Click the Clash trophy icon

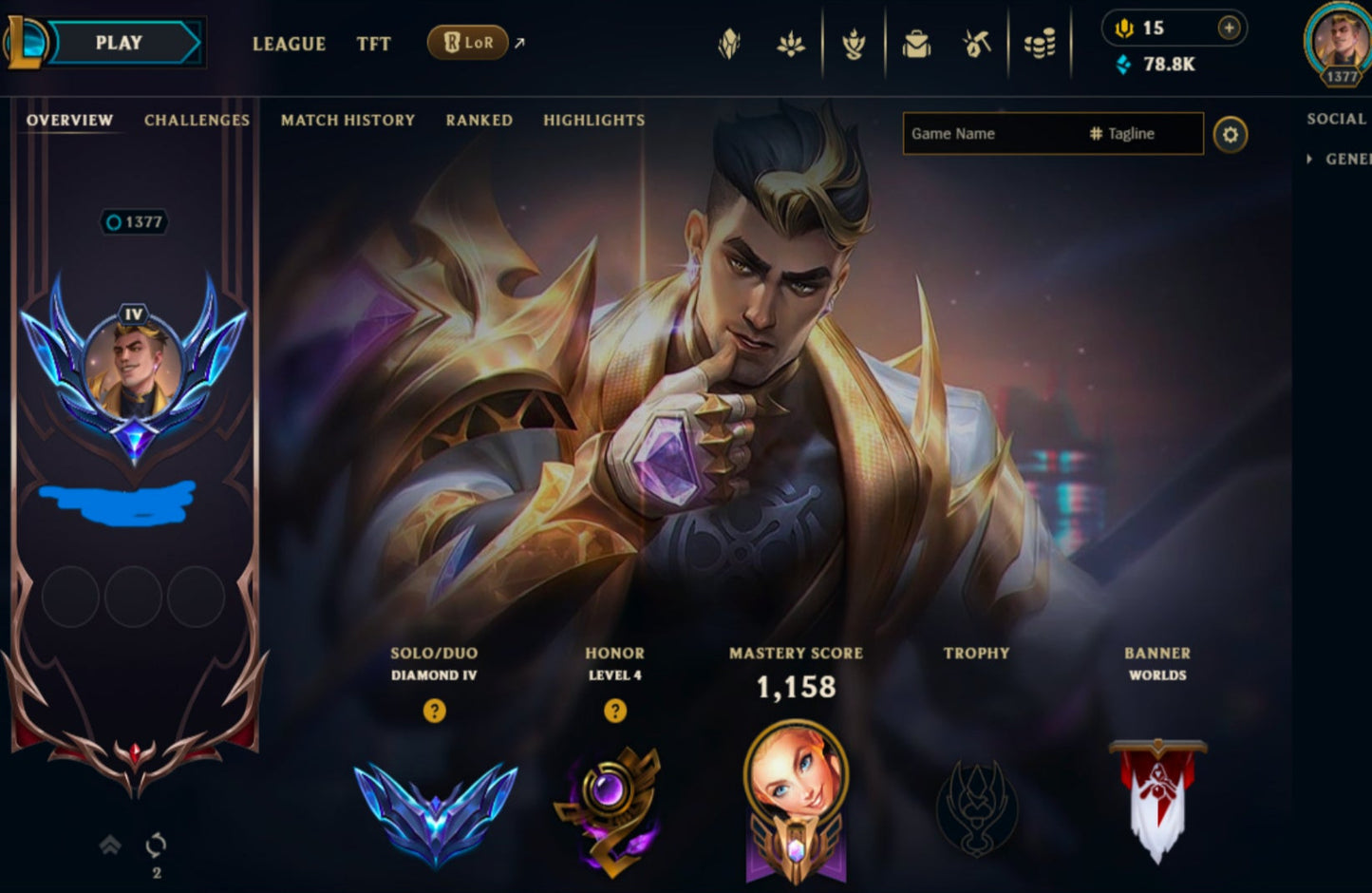pos(853,42)
